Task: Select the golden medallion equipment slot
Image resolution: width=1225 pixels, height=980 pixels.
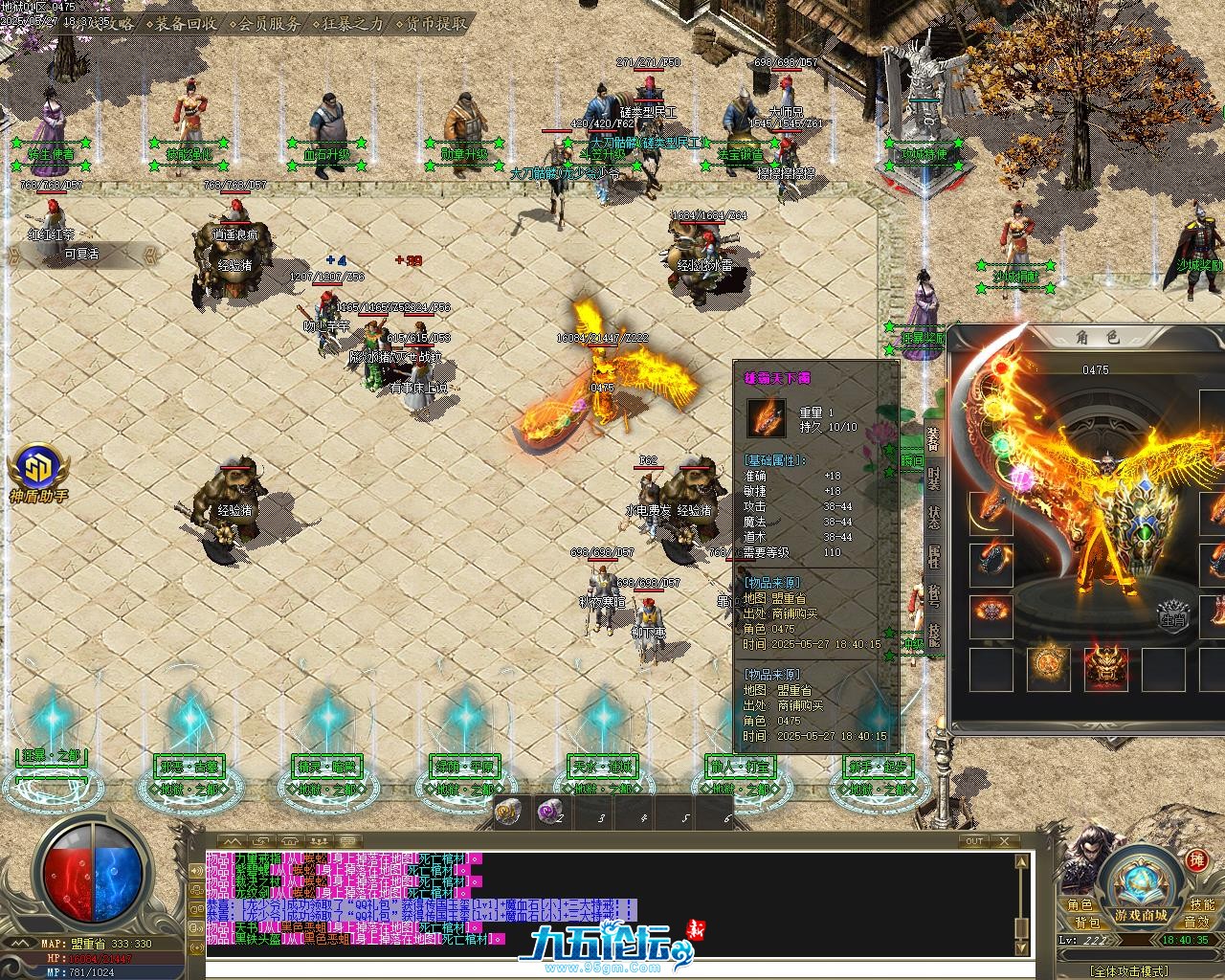Action: click(x=1048, y=668)
